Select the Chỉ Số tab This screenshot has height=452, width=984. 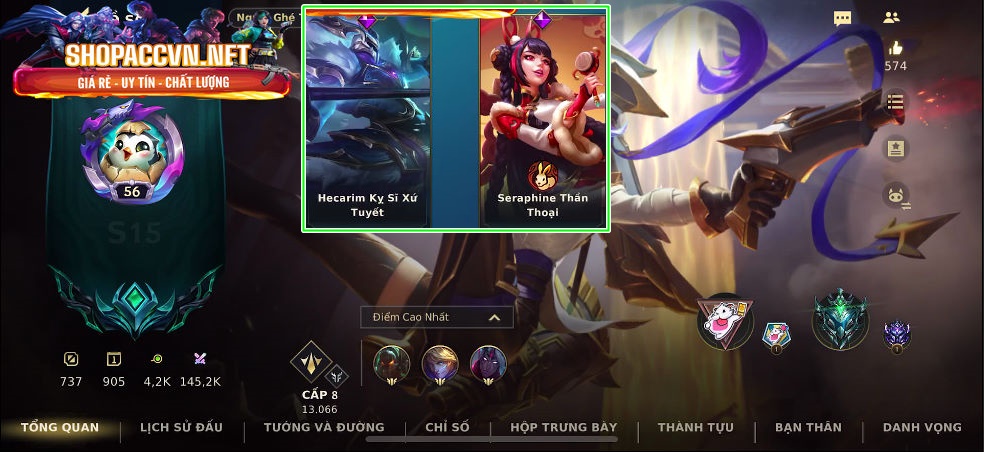pos(447,428)
